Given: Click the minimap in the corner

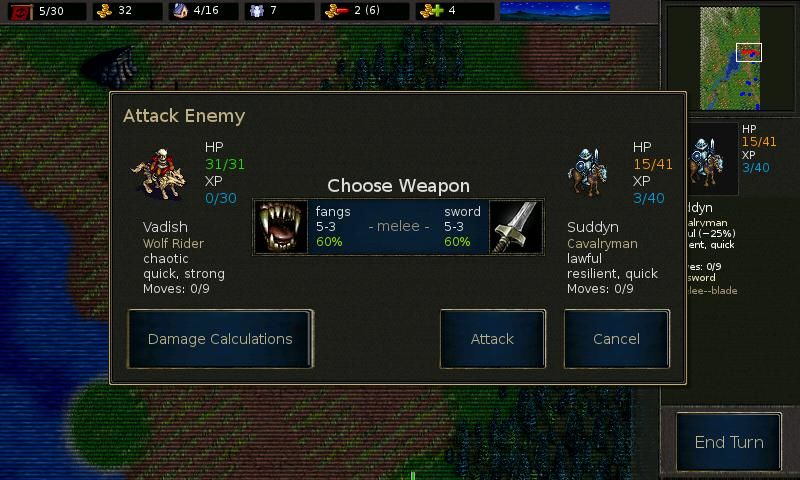Looking at the screenshot, I should pyautogui.click(x=730, y=58).
